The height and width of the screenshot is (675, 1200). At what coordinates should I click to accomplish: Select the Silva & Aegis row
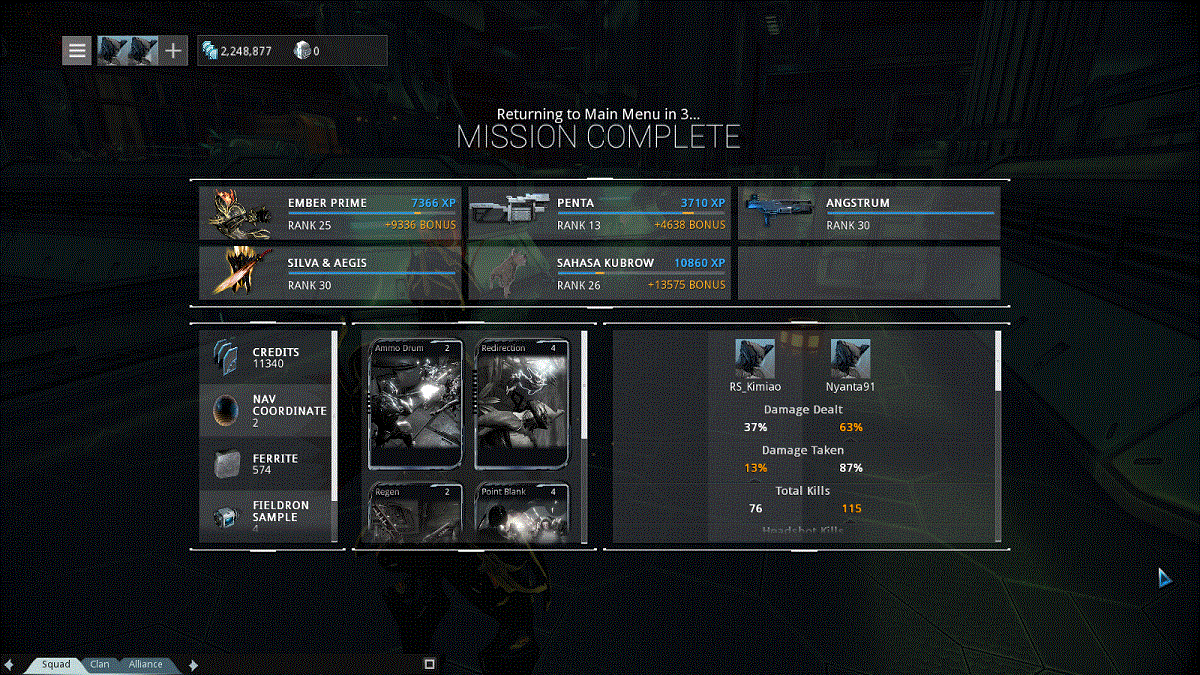(x=329, y=273)
